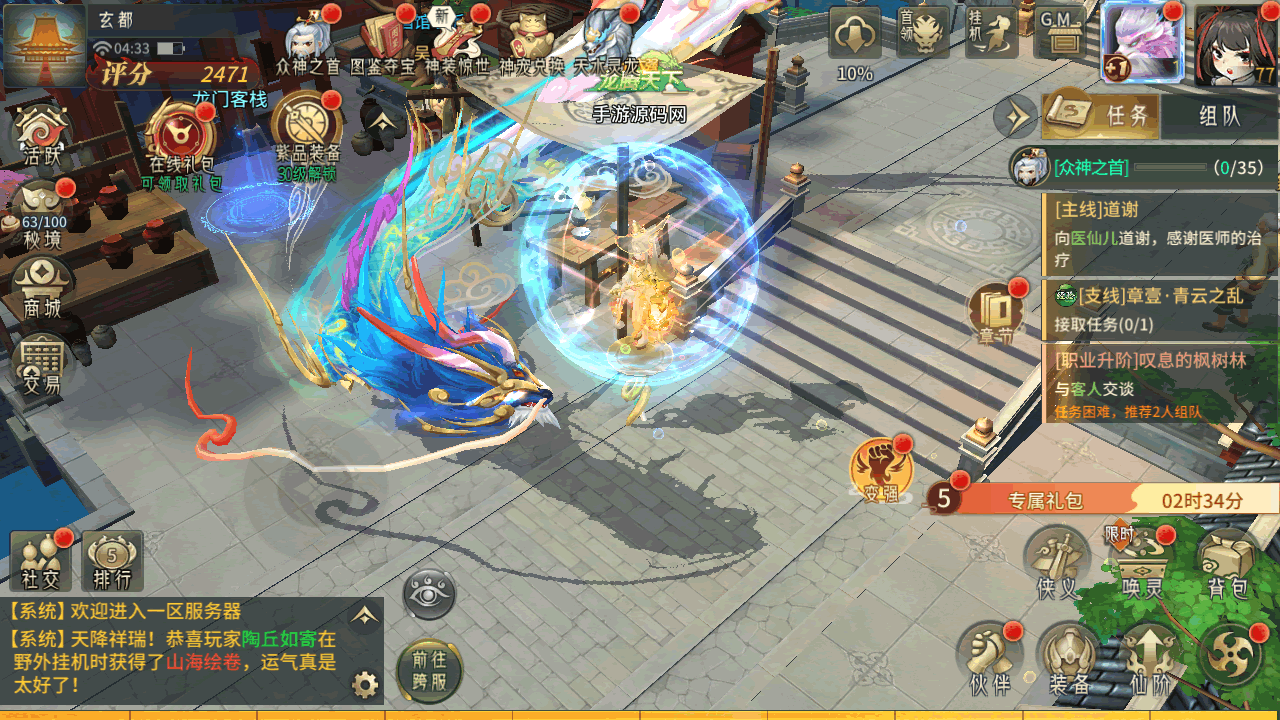Tap the 变强 power-up icon
The height and width of the screenshot is (720, 1280).
878,471
